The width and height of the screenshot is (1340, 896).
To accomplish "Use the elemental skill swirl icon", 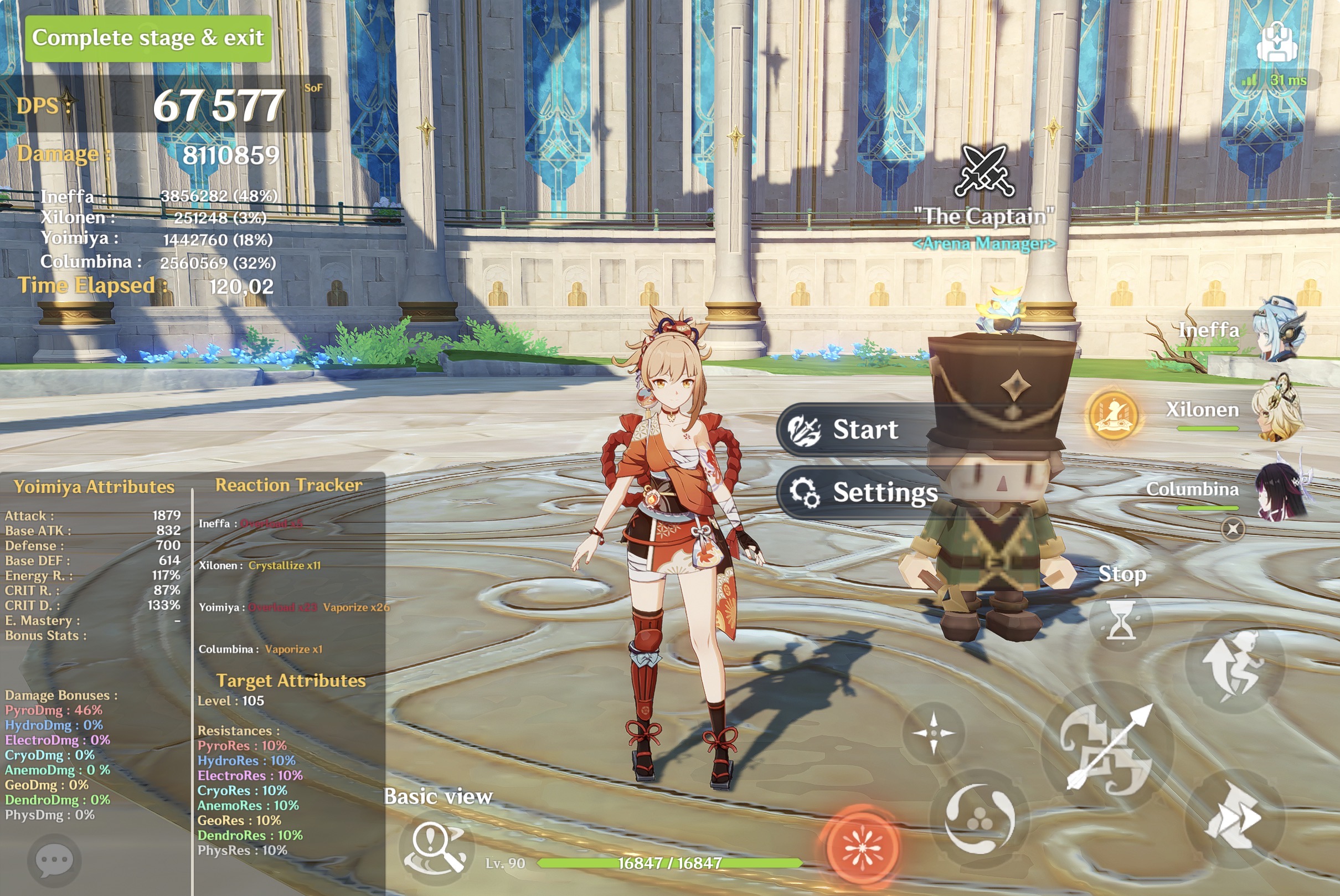I will coord(980,819).
